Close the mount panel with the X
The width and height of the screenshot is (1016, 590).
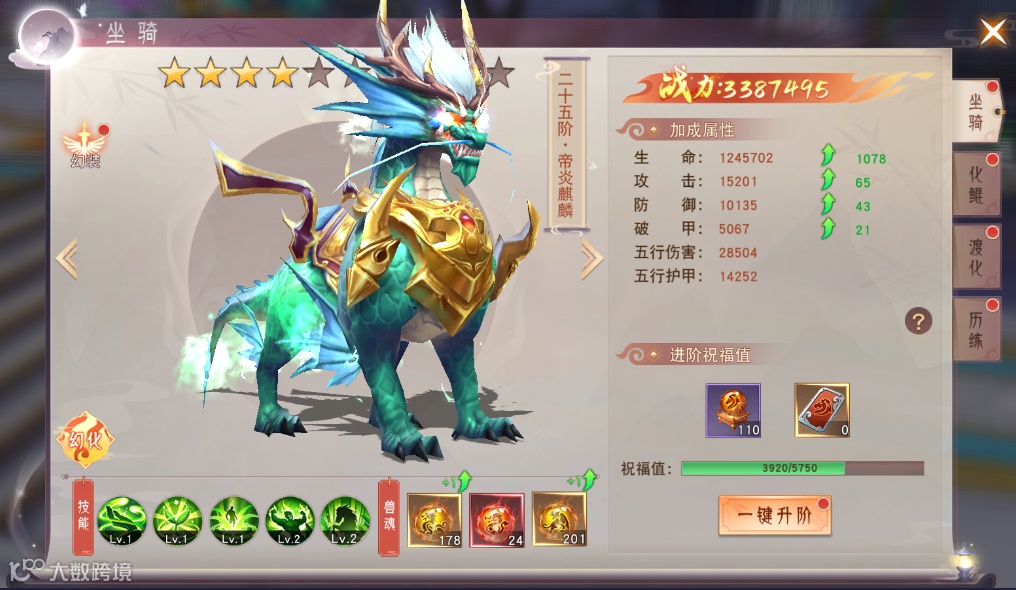coord(992,32)
